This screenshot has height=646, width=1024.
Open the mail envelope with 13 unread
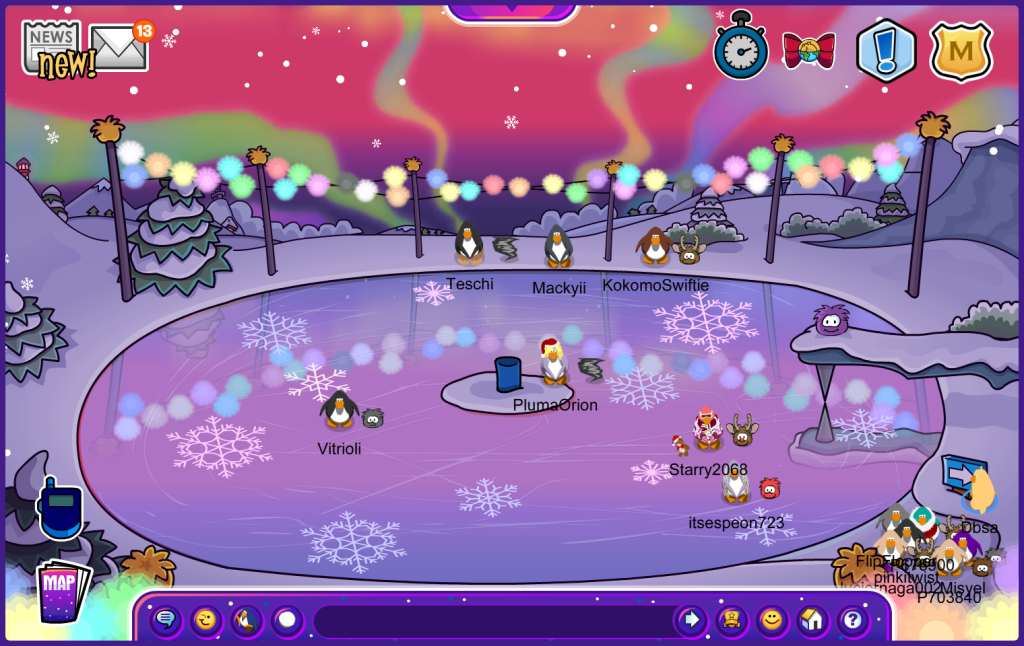119,47
